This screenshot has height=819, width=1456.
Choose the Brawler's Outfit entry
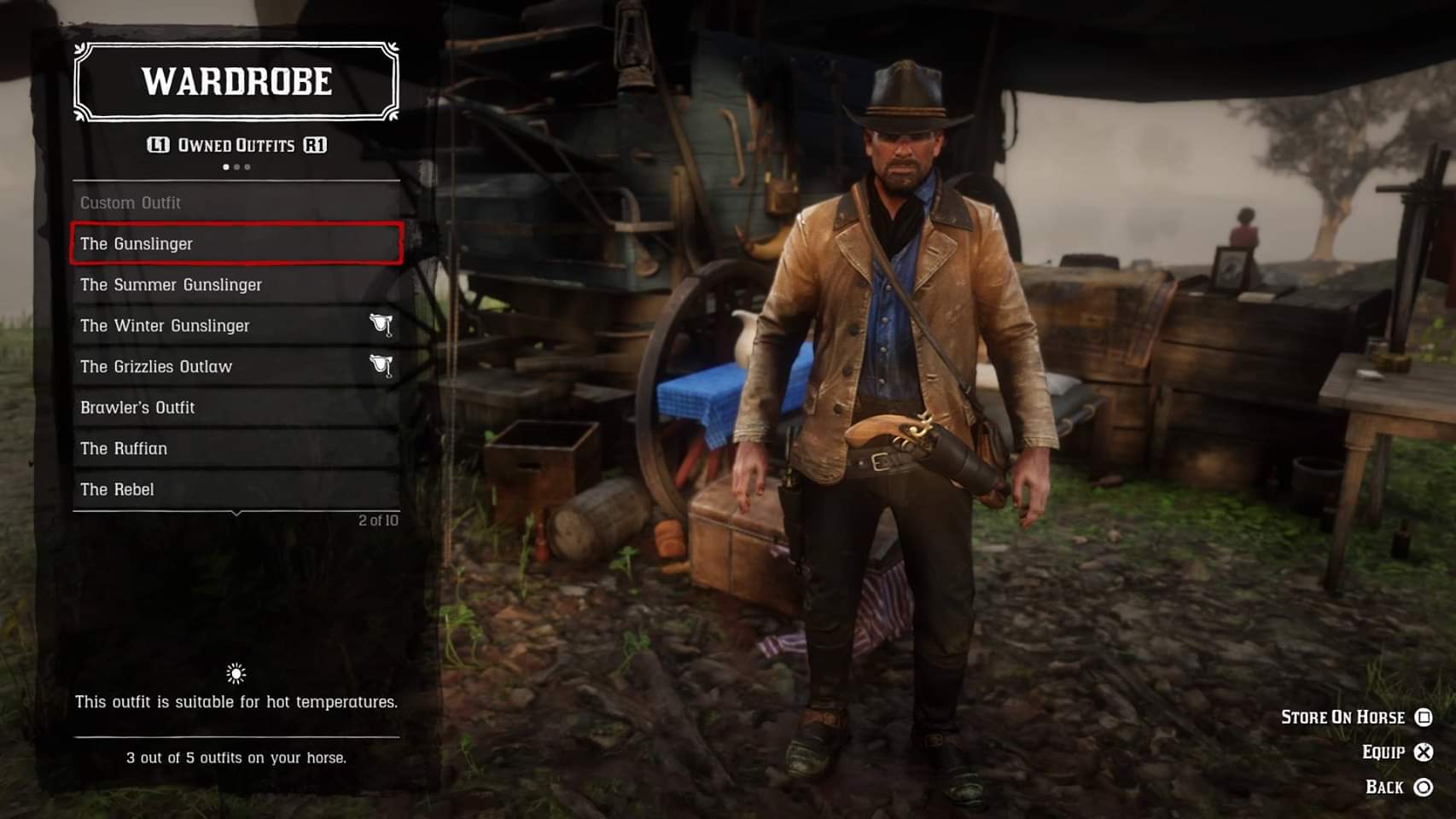(236, 408)
